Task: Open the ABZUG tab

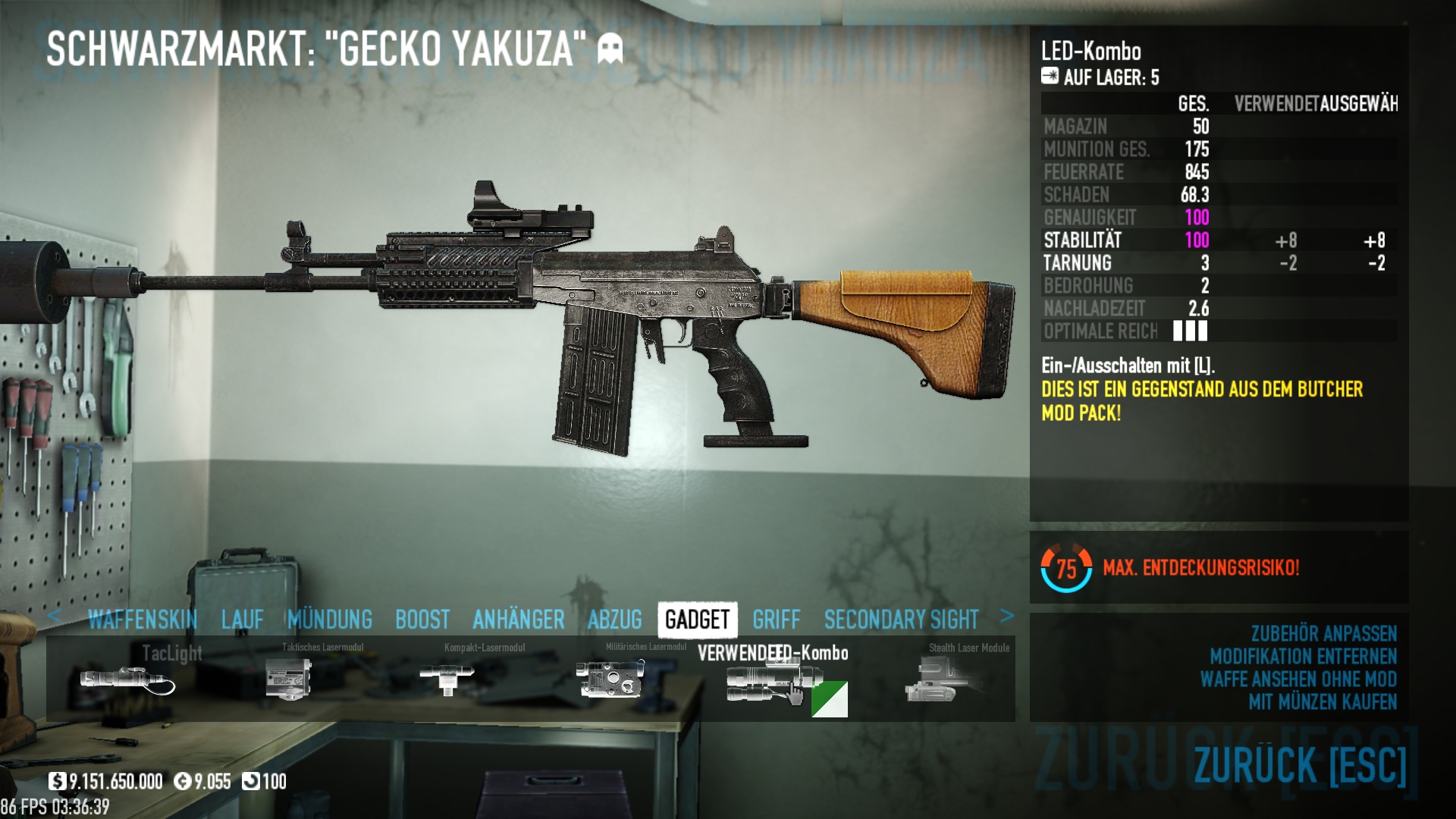Action: coord(615,620)
